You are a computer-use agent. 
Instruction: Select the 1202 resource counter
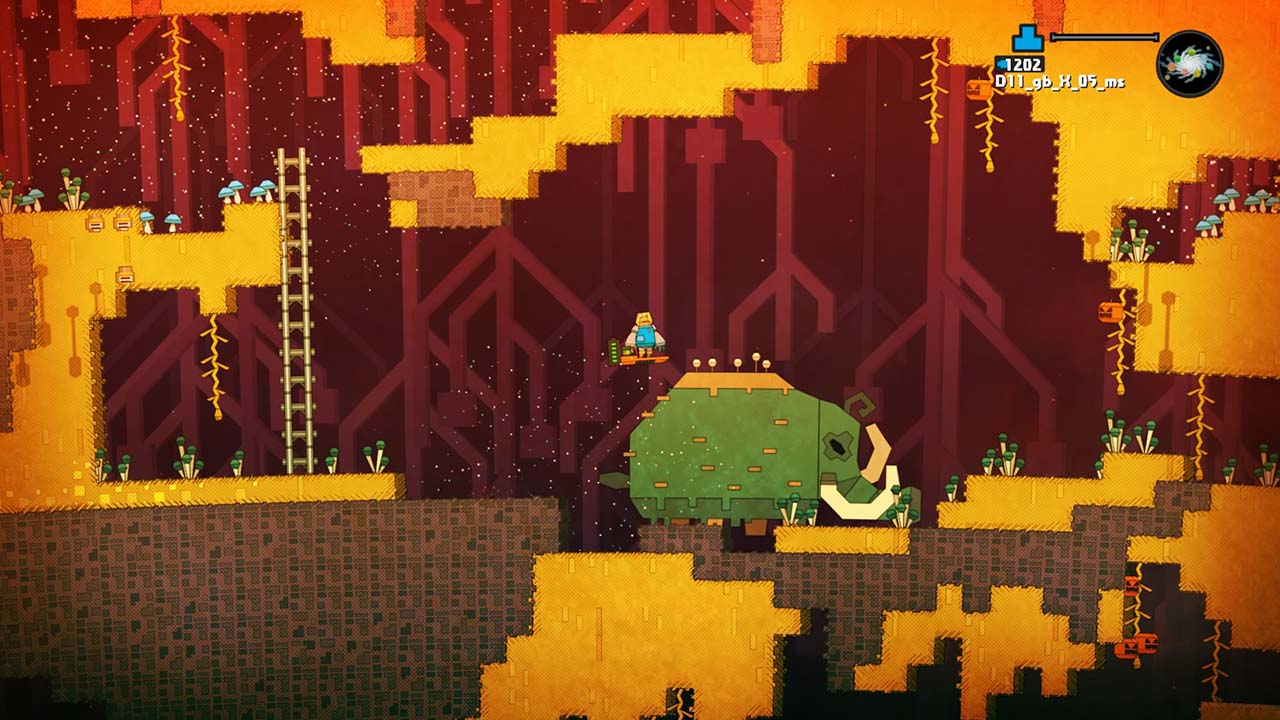click(1026, 62)
